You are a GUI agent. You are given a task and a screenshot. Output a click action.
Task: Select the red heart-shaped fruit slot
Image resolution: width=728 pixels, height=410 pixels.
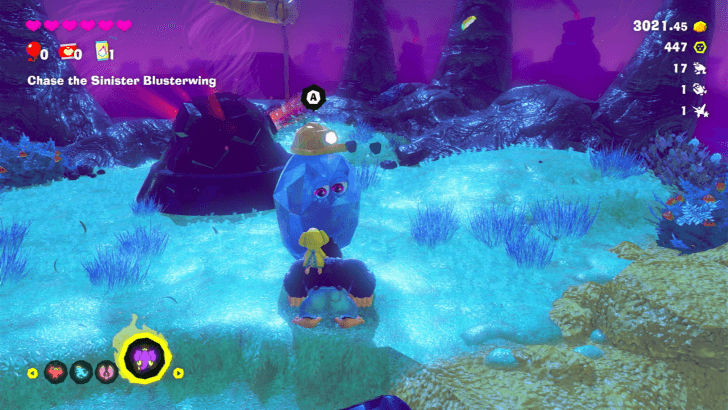(x=56, y=373)
